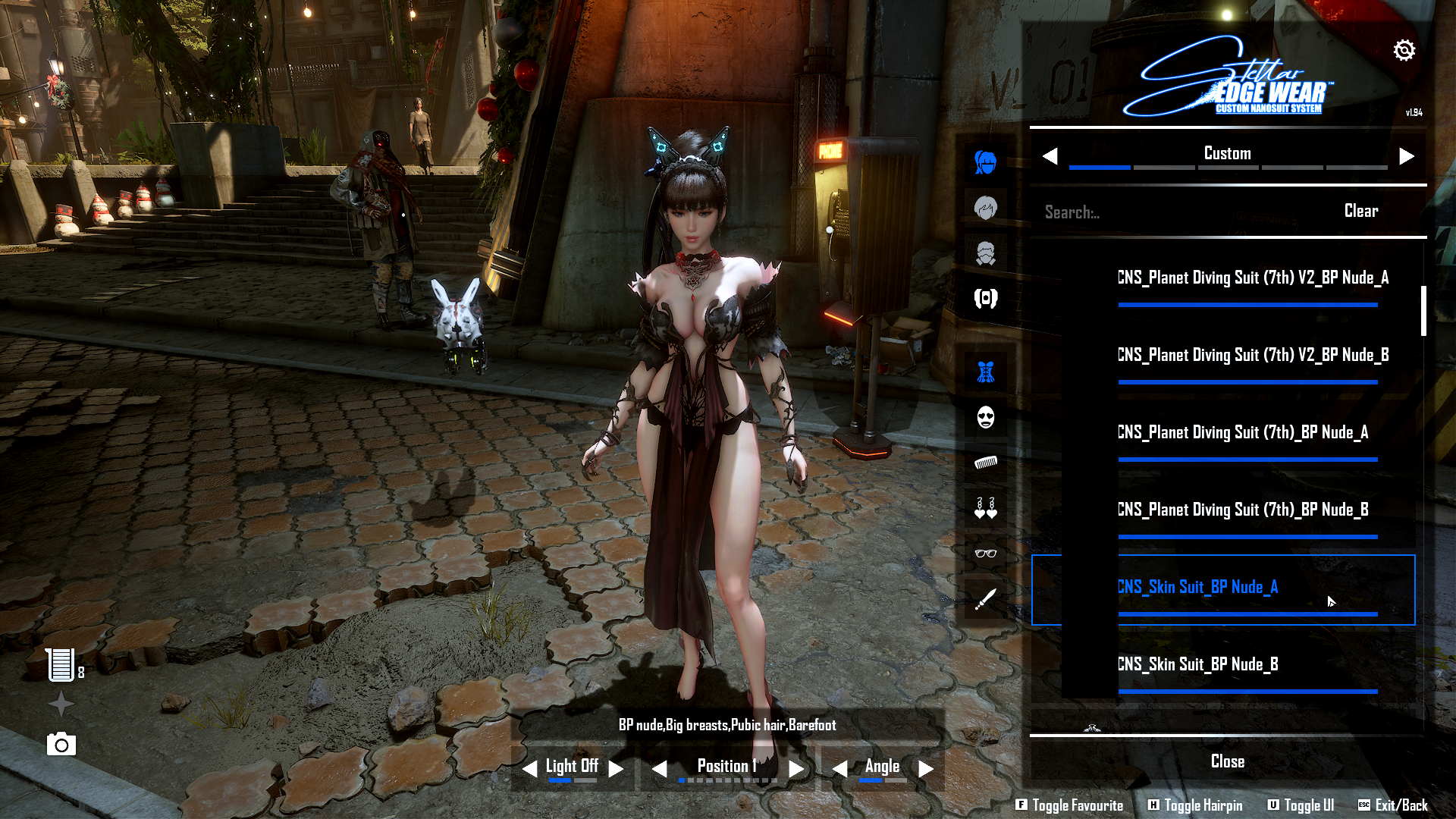
Task: Advance to next Position with right arrow
Action: [x=796, y=769]
